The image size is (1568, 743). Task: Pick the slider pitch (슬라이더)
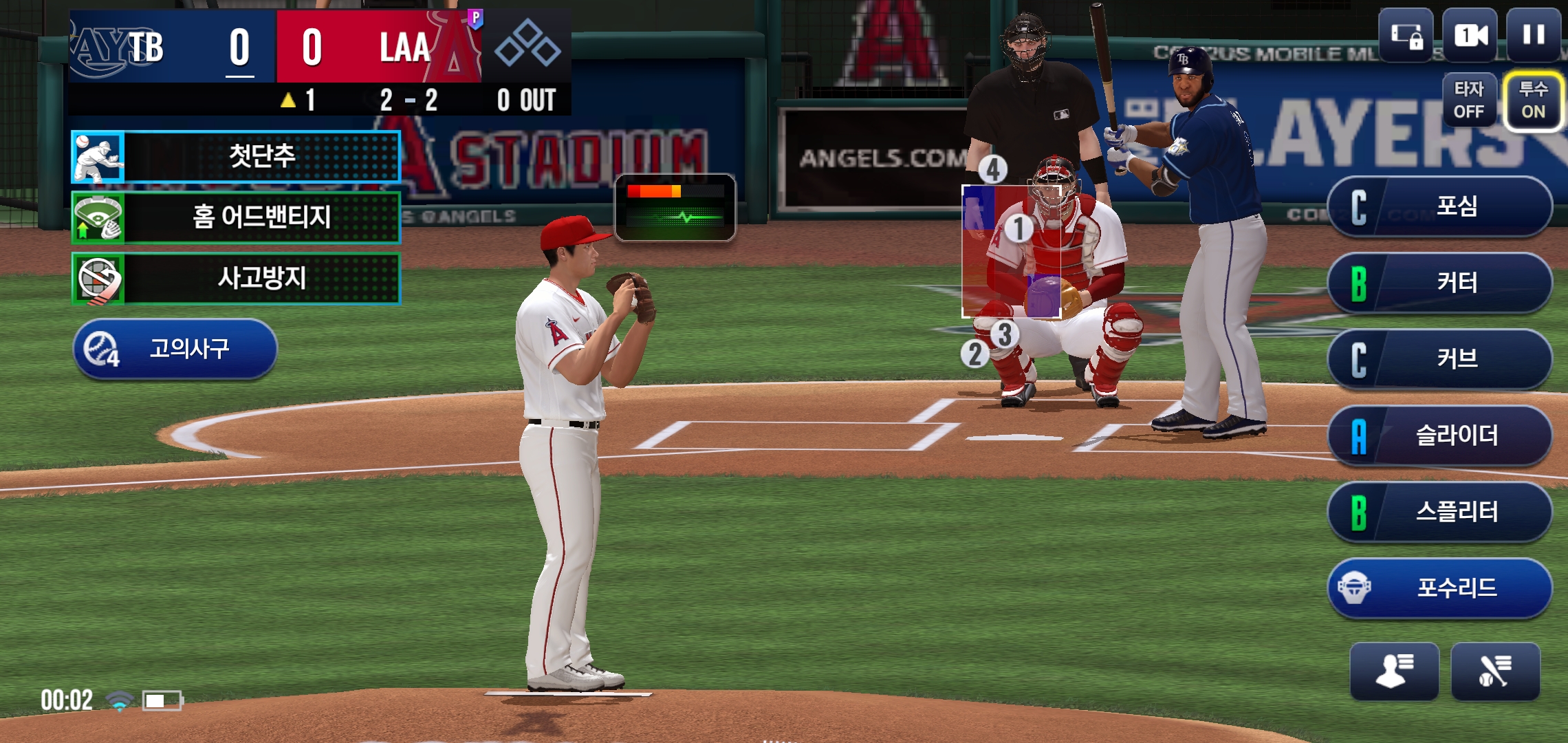click(1440, 435)
